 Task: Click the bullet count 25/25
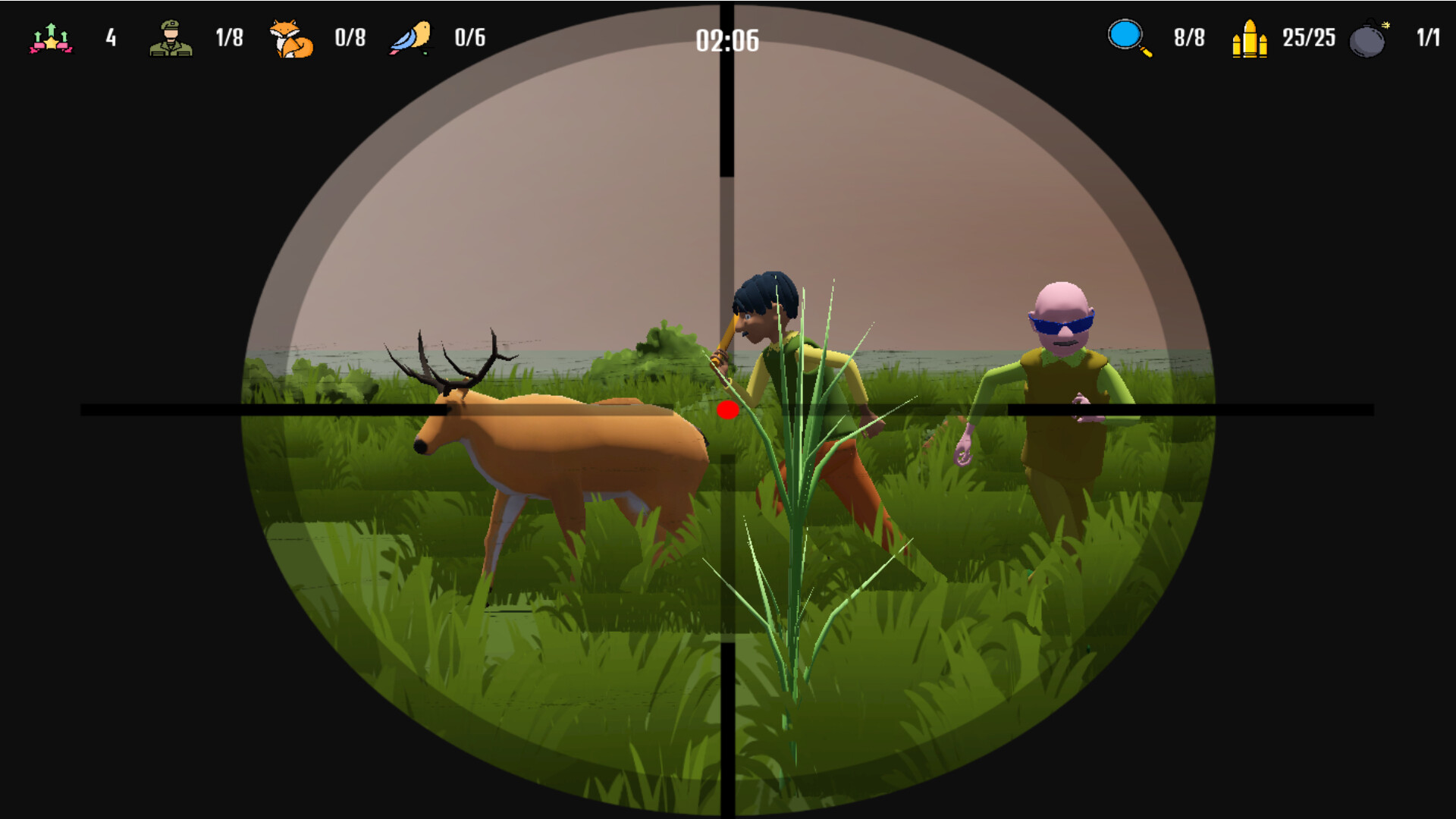(1308, 38)
